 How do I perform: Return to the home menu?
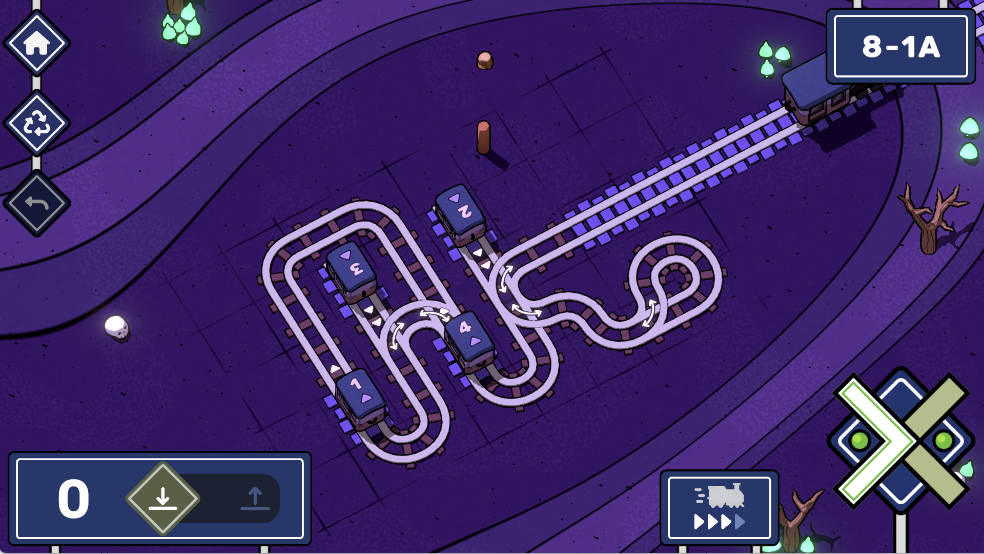pyautogui.click(x=37, y=43)
